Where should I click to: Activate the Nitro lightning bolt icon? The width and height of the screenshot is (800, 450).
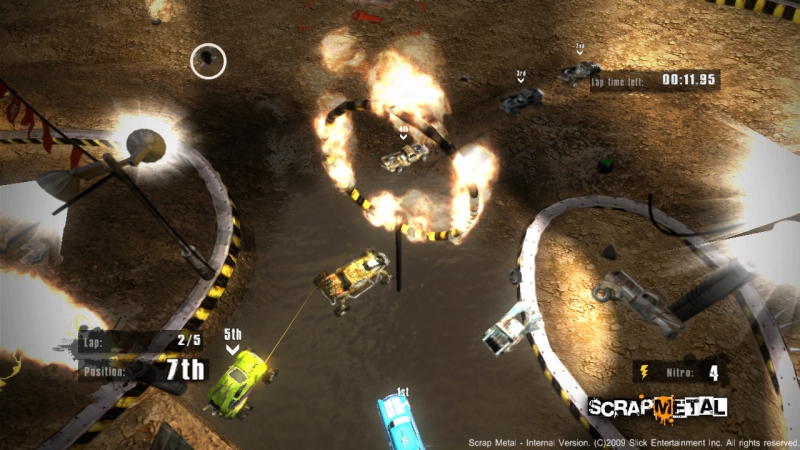point(643,373)
